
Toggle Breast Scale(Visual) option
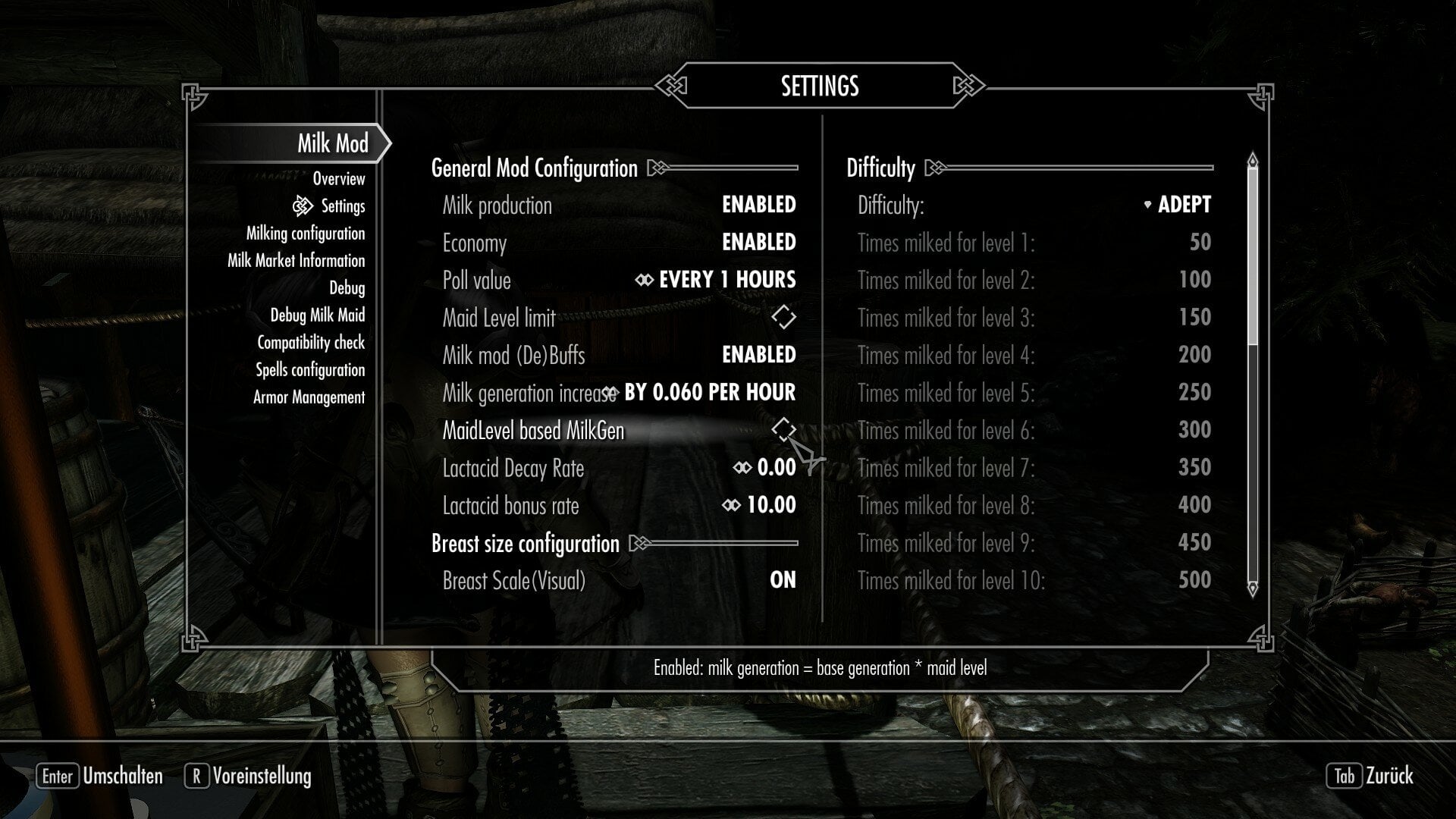pos(783,580)
